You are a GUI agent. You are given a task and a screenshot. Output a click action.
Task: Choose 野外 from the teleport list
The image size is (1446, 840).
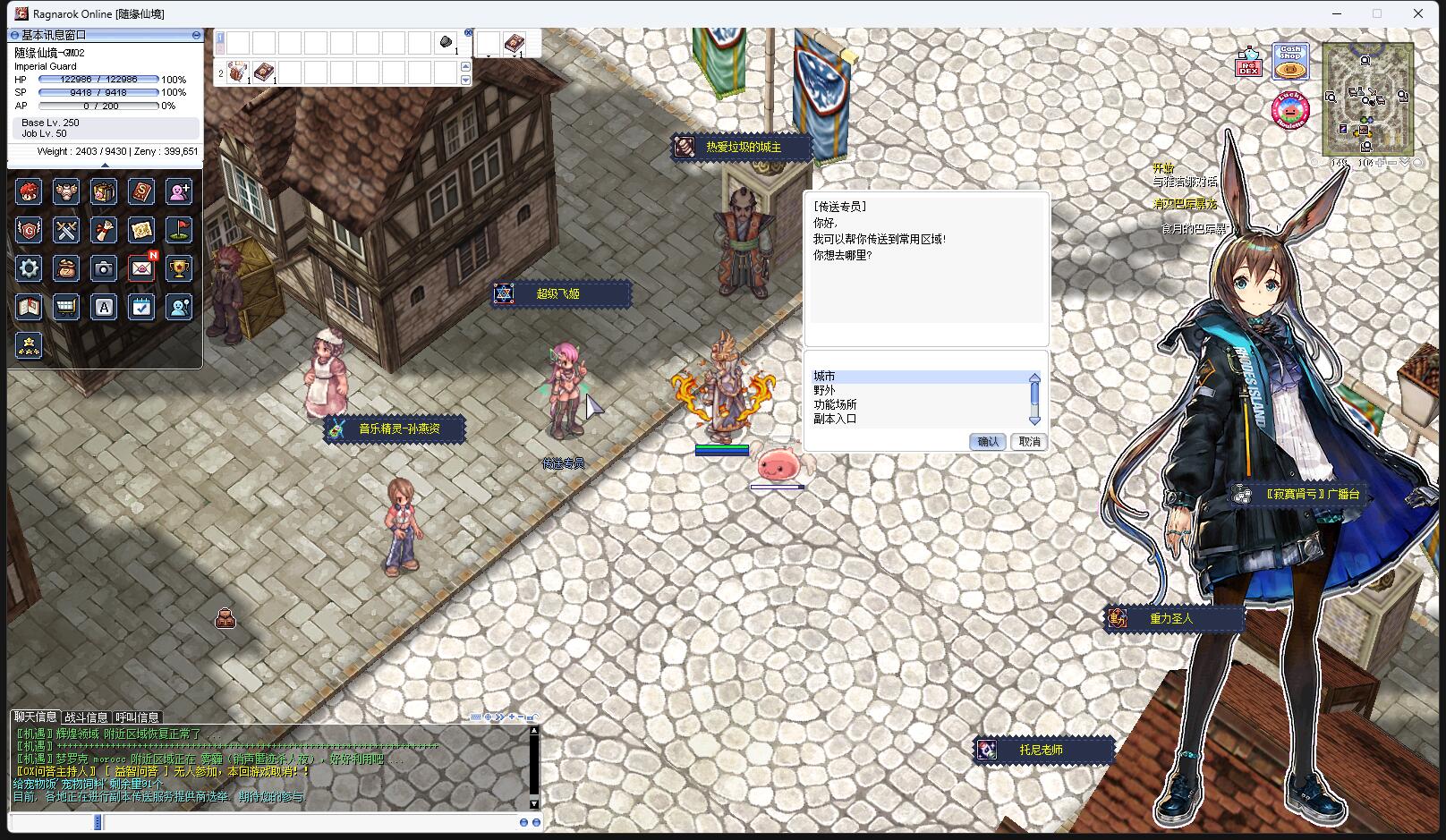(x=825, y=391)
